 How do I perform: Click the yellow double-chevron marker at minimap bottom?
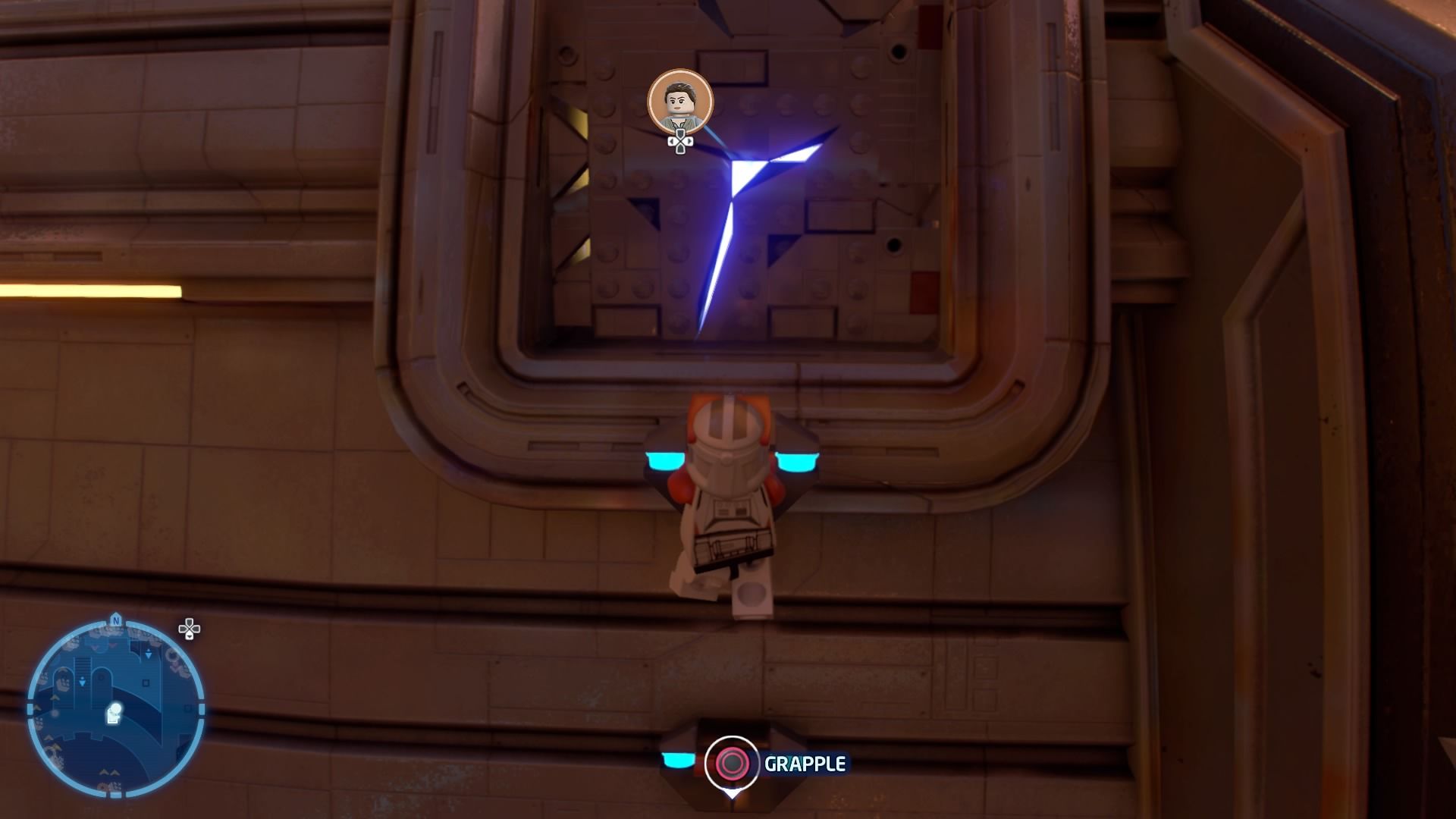tap(110, 771)
